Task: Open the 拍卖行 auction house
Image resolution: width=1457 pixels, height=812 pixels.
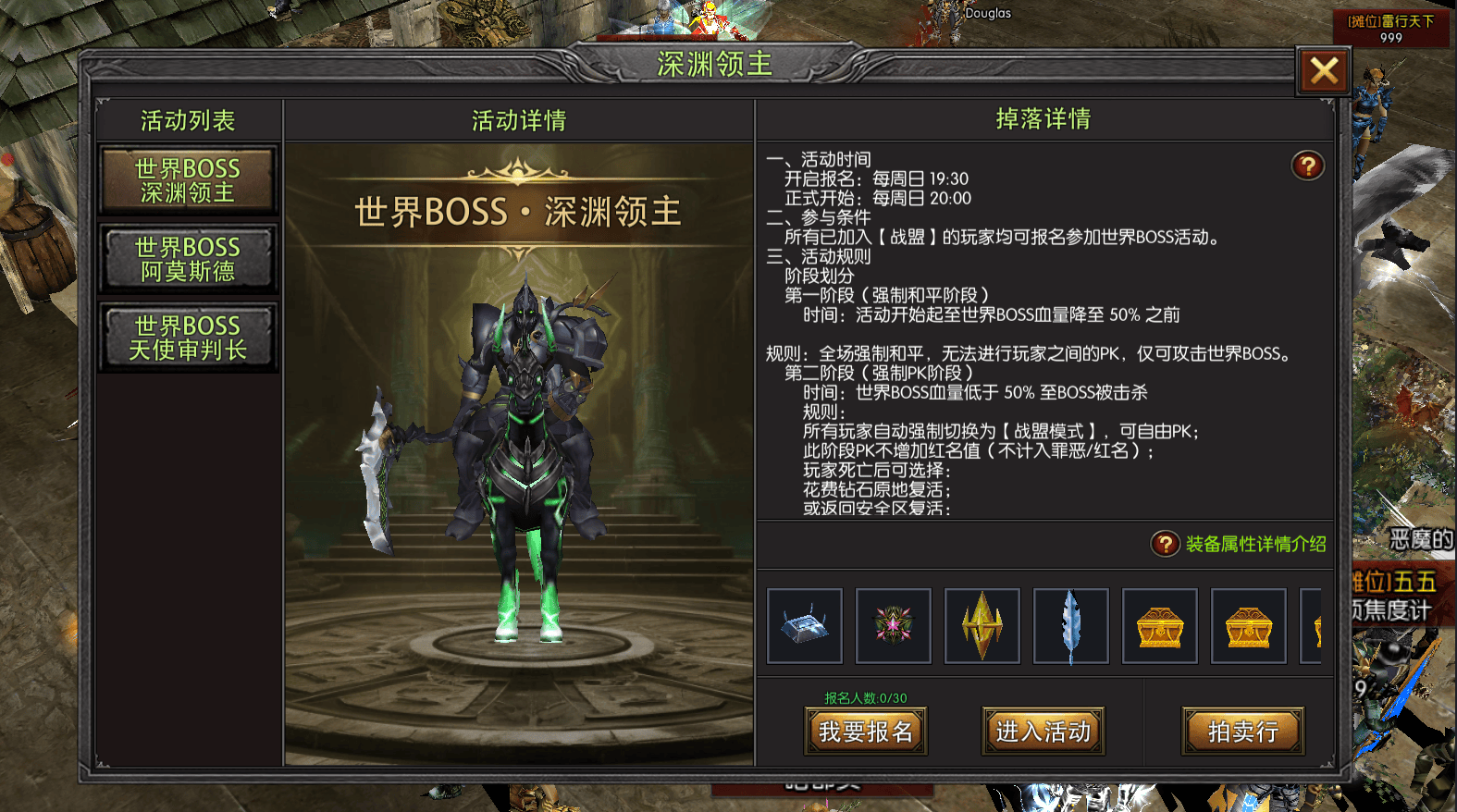Action: pyautogui.click(x=1242, y=732)
